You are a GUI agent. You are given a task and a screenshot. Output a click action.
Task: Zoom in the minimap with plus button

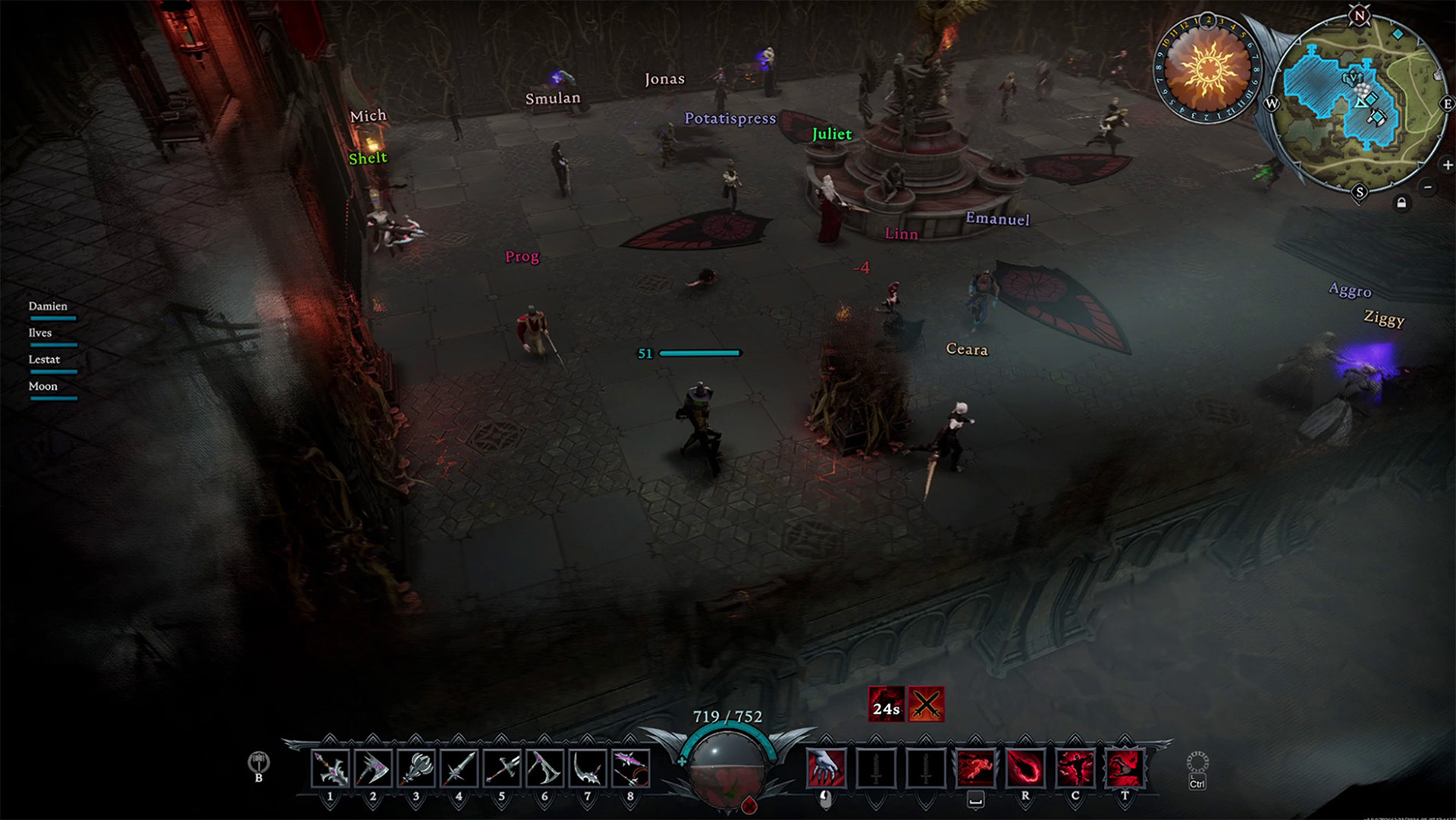1447,165
